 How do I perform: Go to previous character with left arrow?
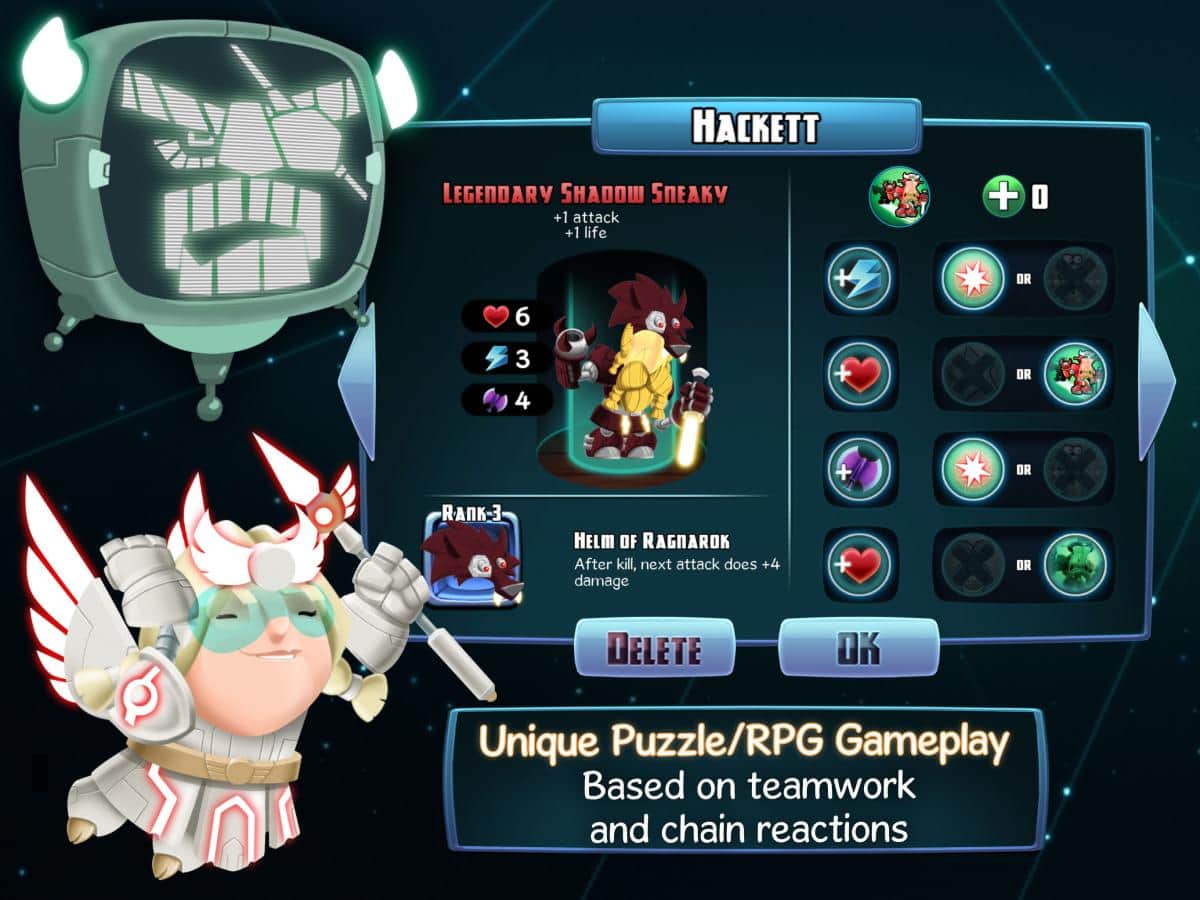[357, 382]
